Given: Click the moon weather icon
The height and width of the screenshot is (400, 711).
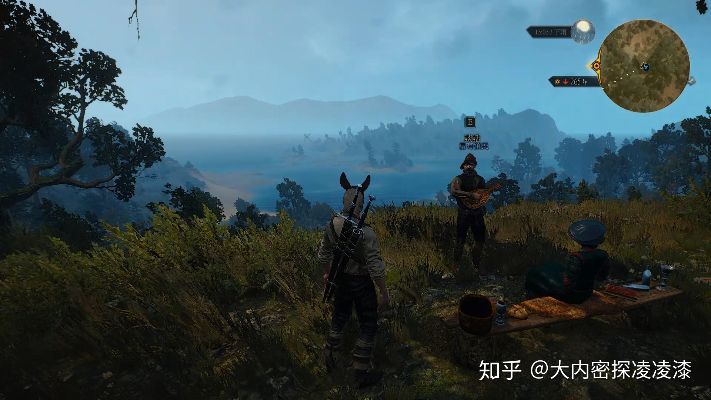Looking at the screenshot, I should (583, 31).
